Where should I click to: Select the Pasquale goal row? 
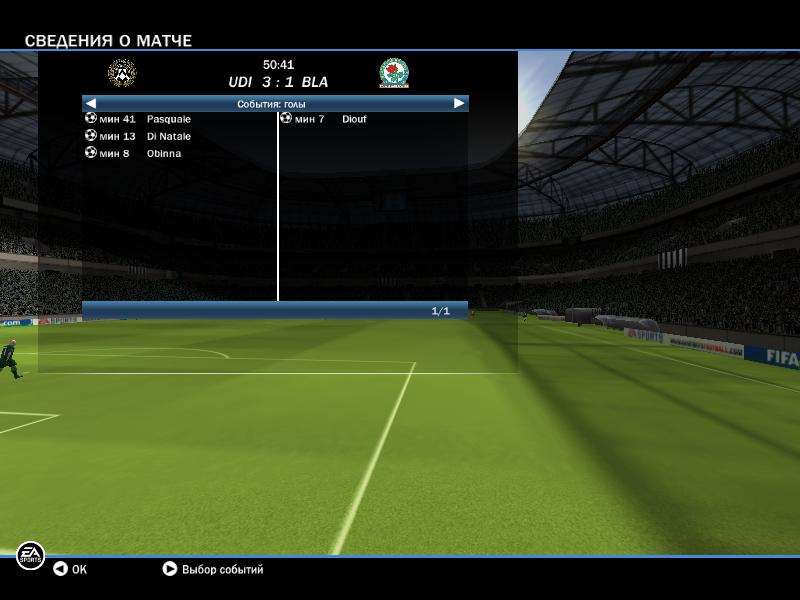[x=167, y=119]
